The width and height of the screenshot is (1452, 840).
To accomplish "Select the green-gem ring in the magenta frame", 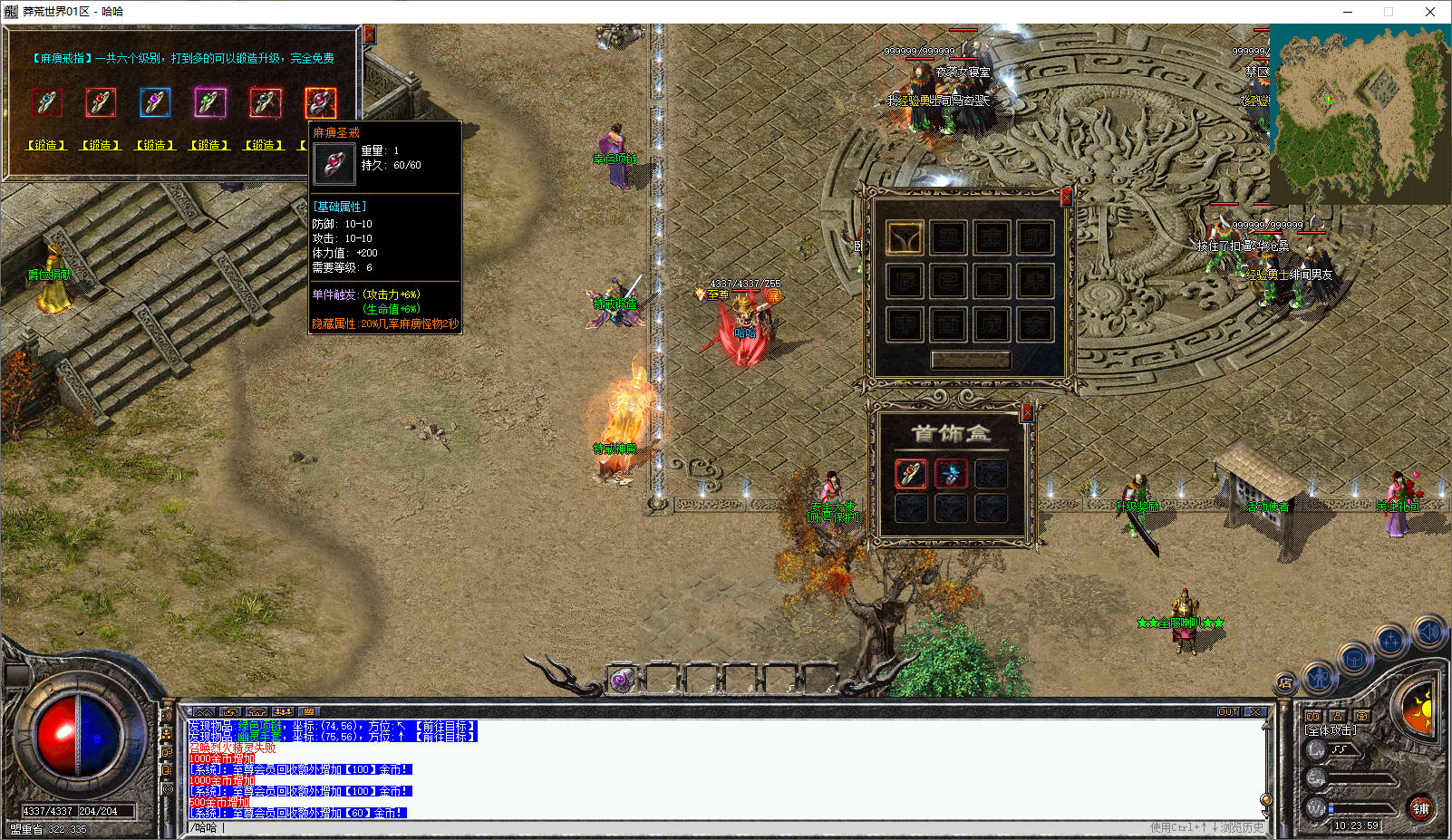I will coord(210,102).
